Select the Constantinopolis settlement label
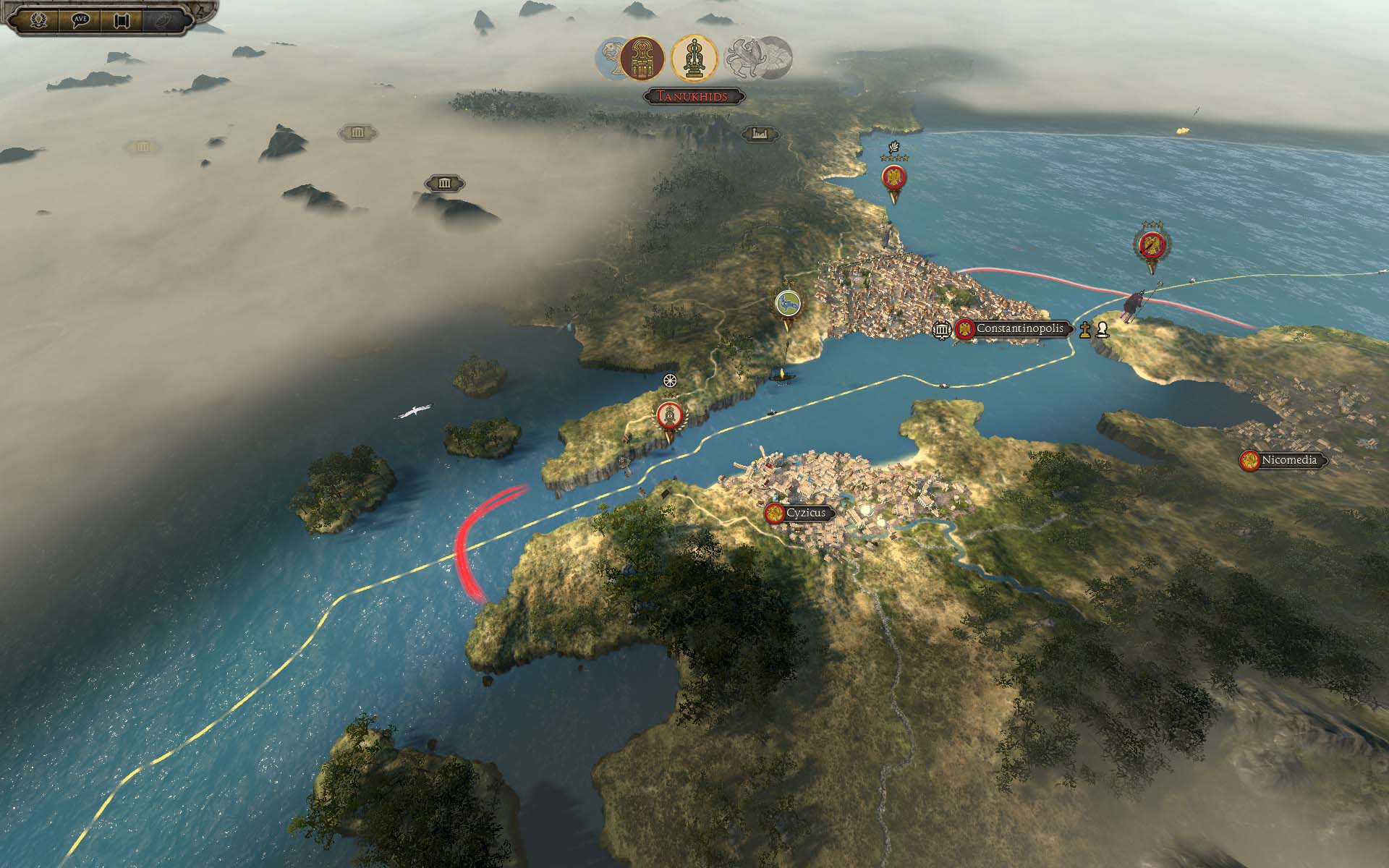 click(1019, 329)
